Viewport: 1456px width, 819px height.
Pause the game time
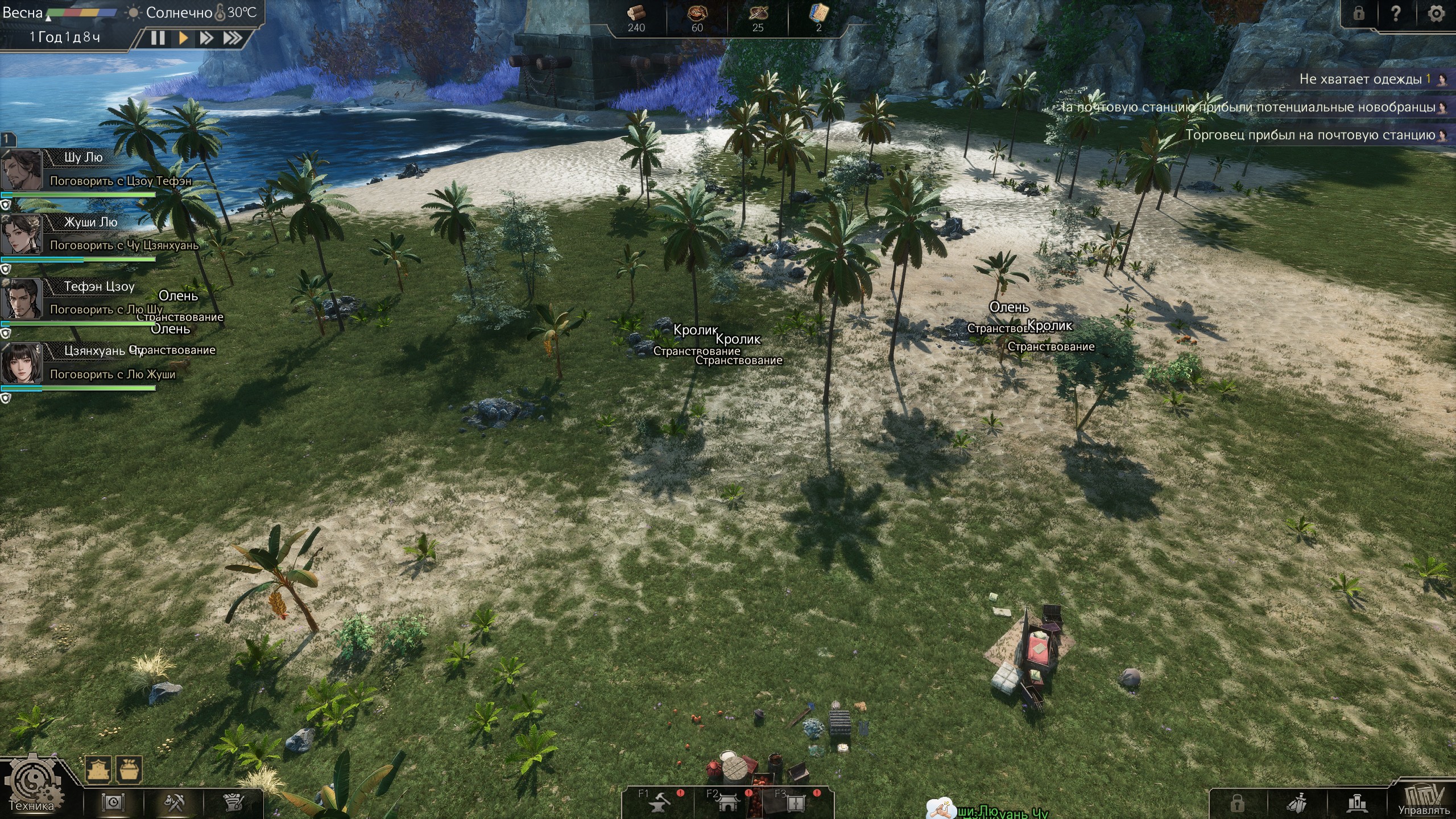[x=158, y=38]
